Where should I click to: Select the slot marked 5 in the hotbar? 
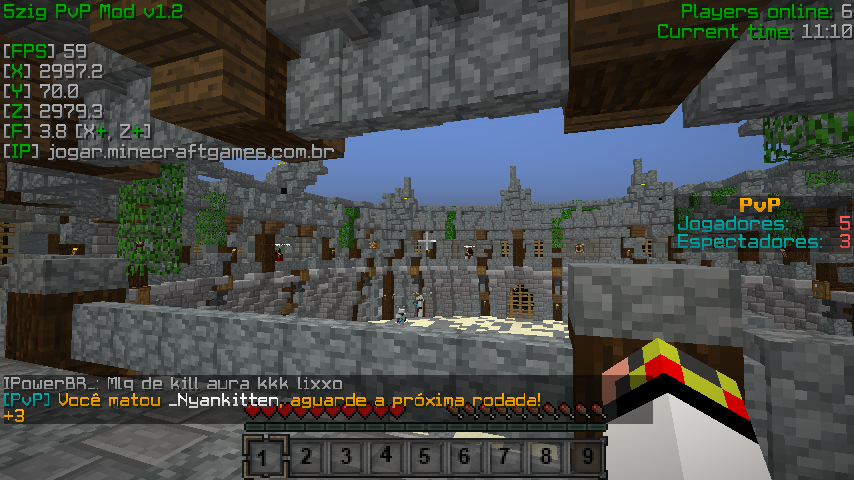tap(426, 458)
